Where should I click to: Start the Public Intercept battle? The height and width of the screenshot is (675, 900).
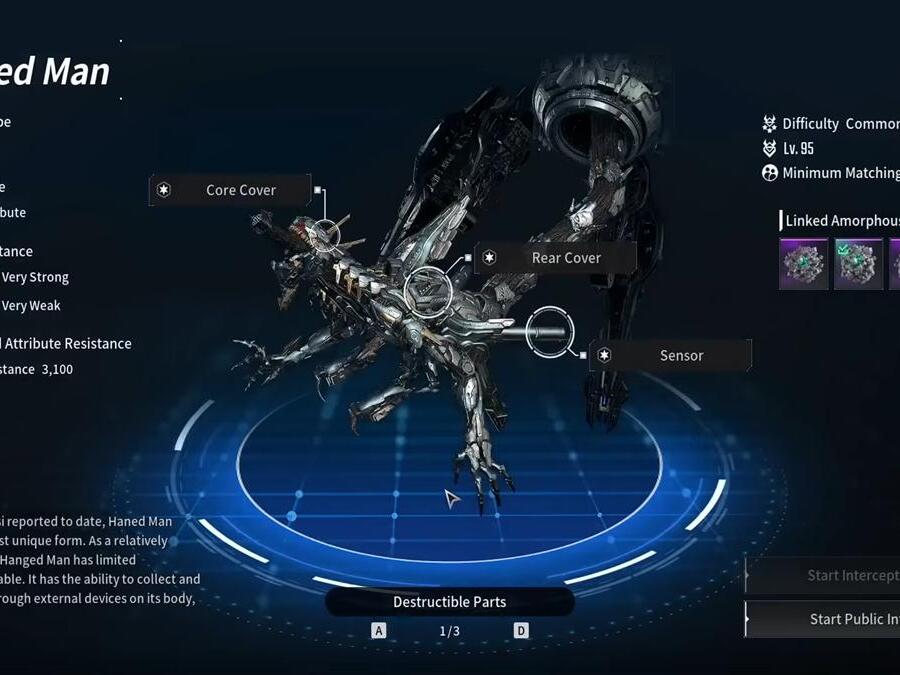point(825,619)
